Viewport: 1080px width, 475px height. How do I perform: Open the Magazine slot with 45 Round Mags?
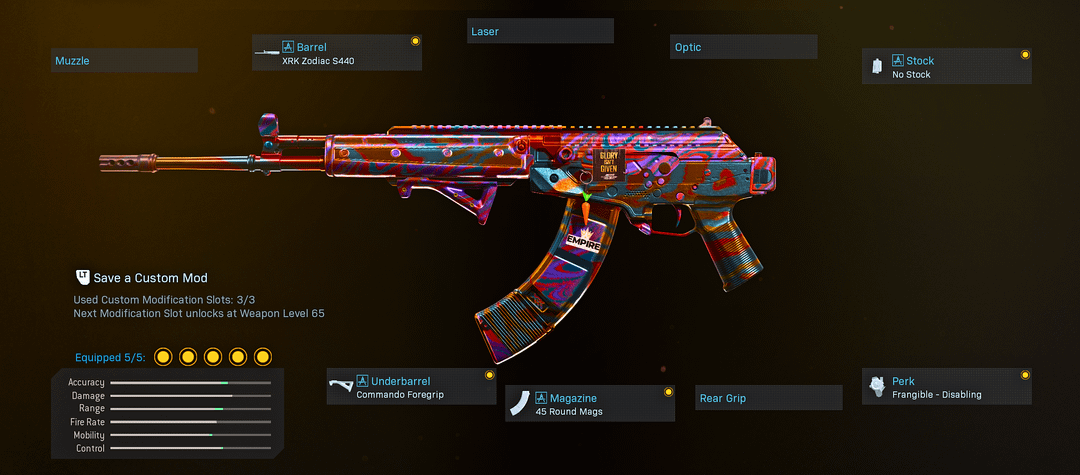coord(589,404)
